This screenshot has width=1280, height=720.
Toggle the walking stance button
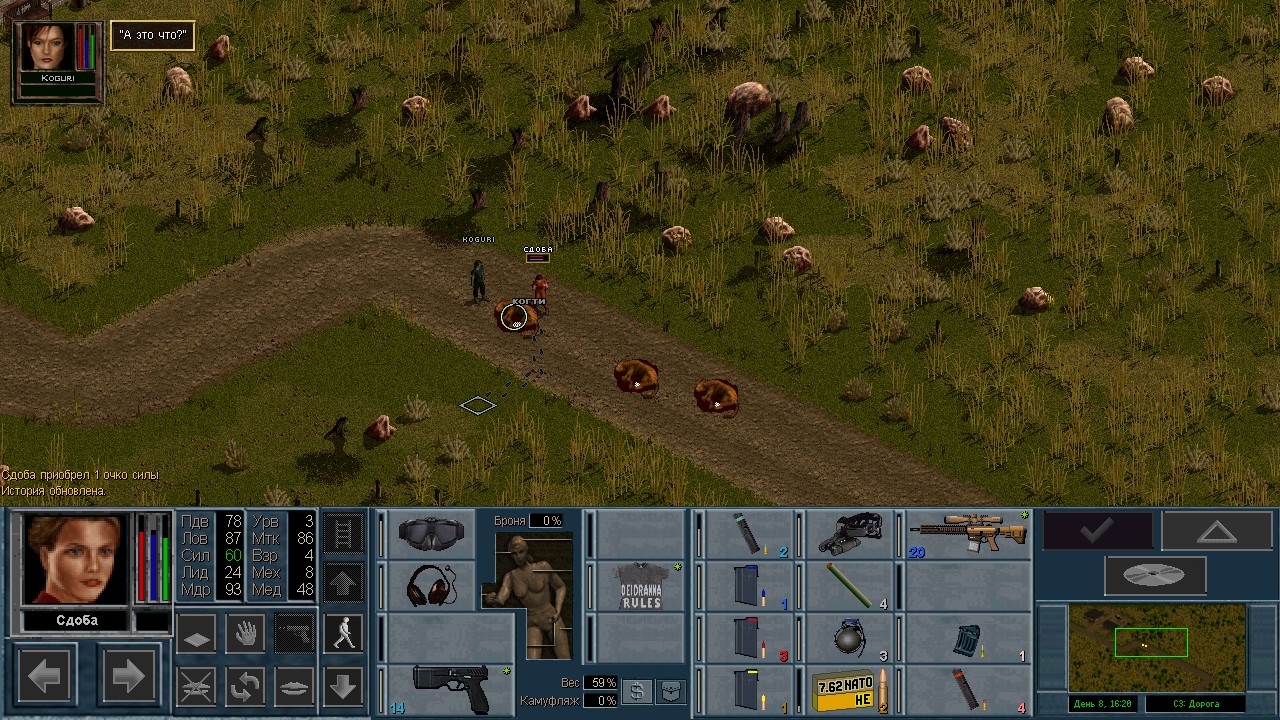343,633
